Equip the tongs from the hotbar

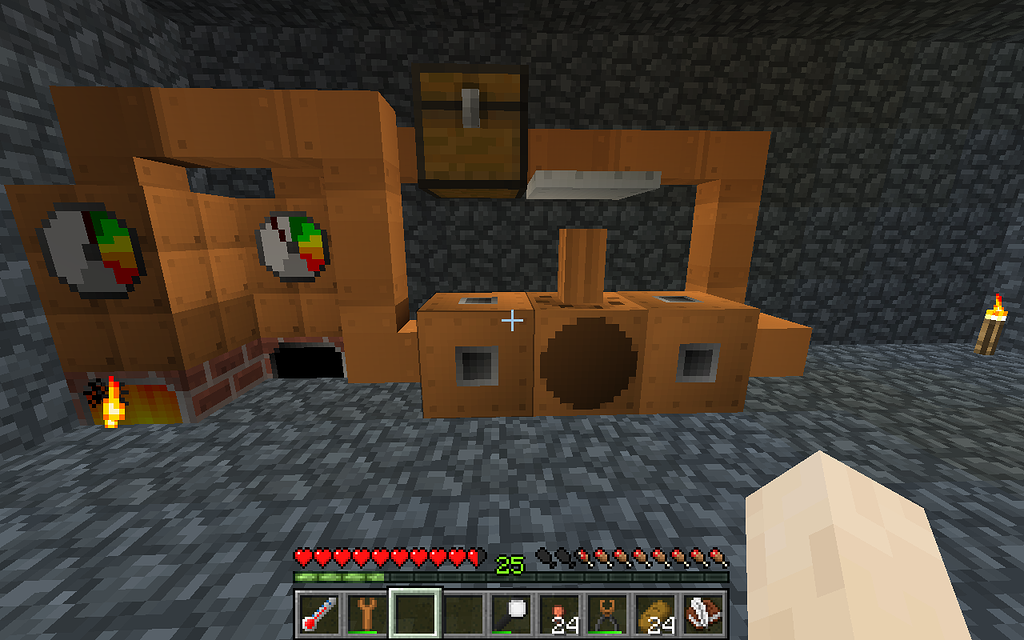point(607,612)
